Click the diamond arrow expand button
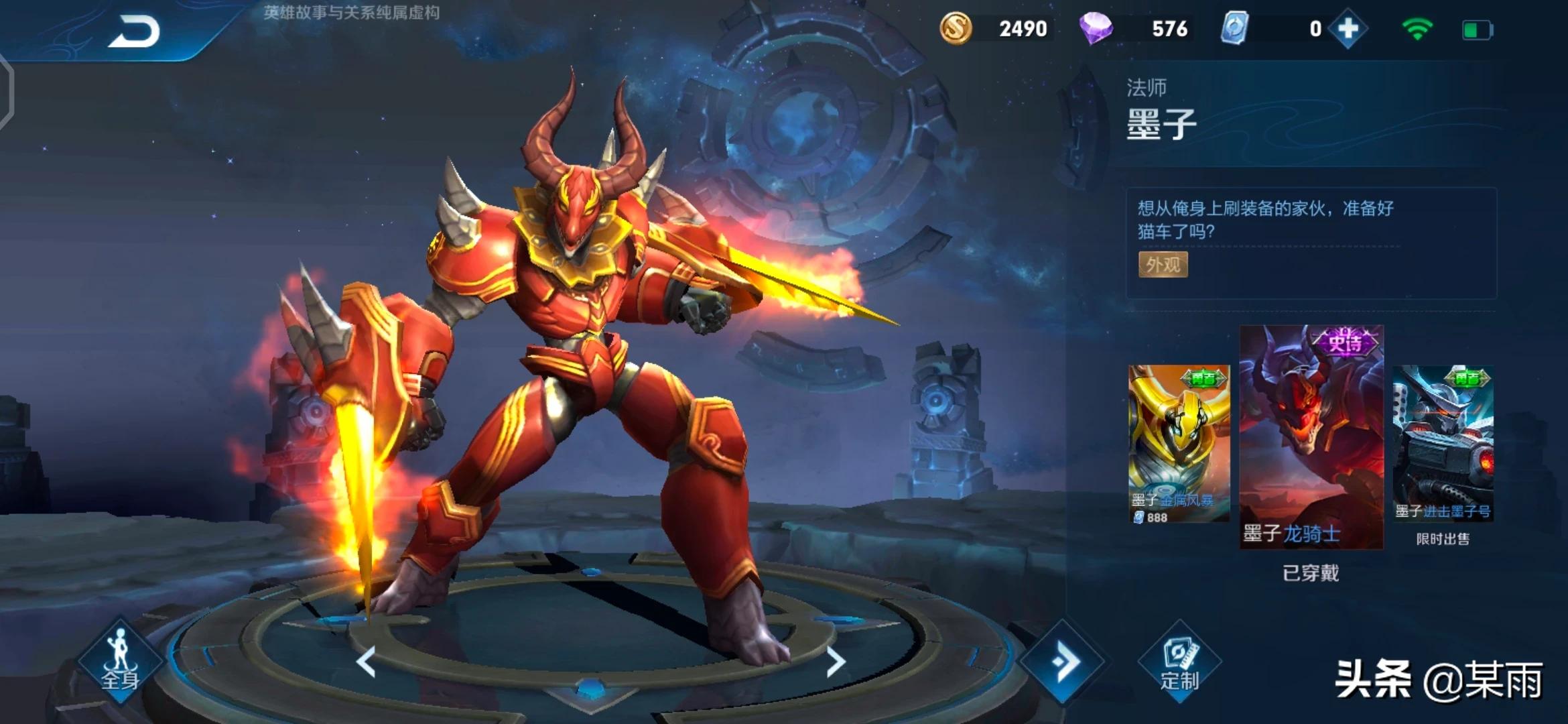 pos(1063,662)
